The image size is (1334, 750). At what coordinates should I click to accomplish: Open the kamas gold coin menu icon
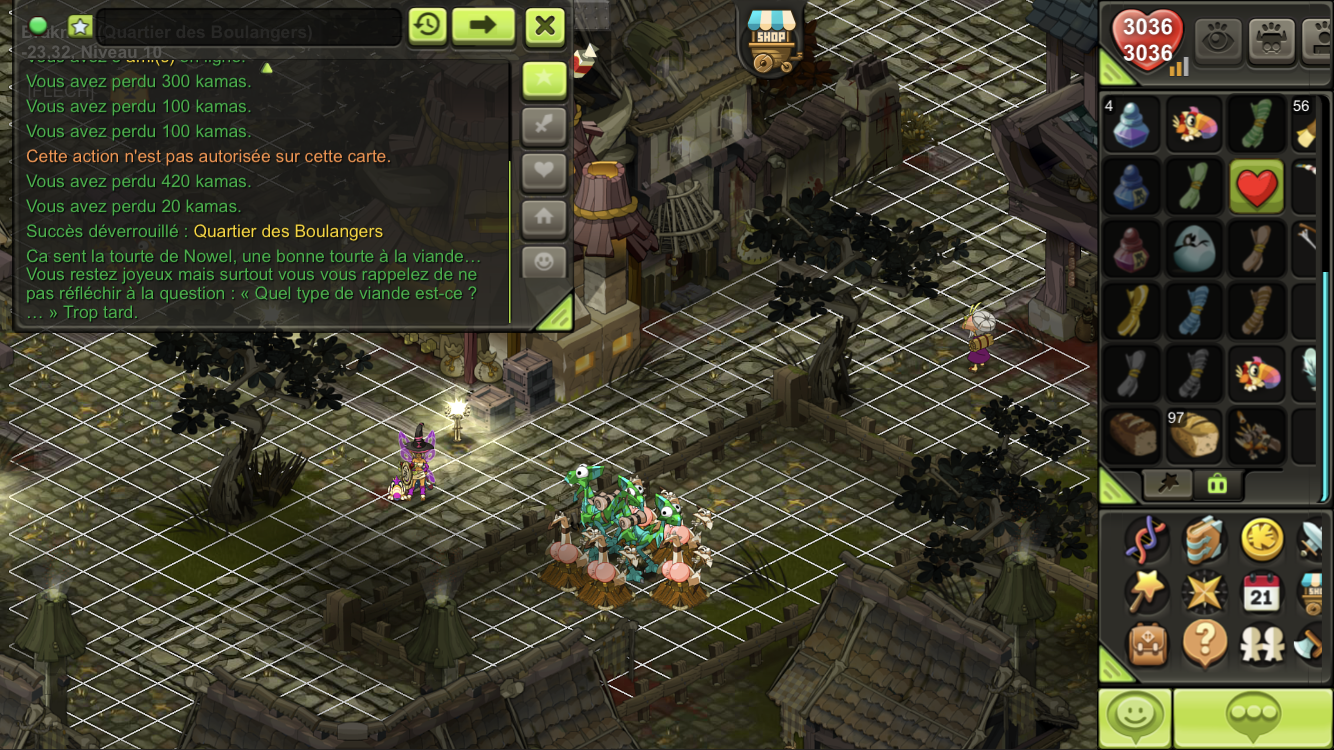1262,540
